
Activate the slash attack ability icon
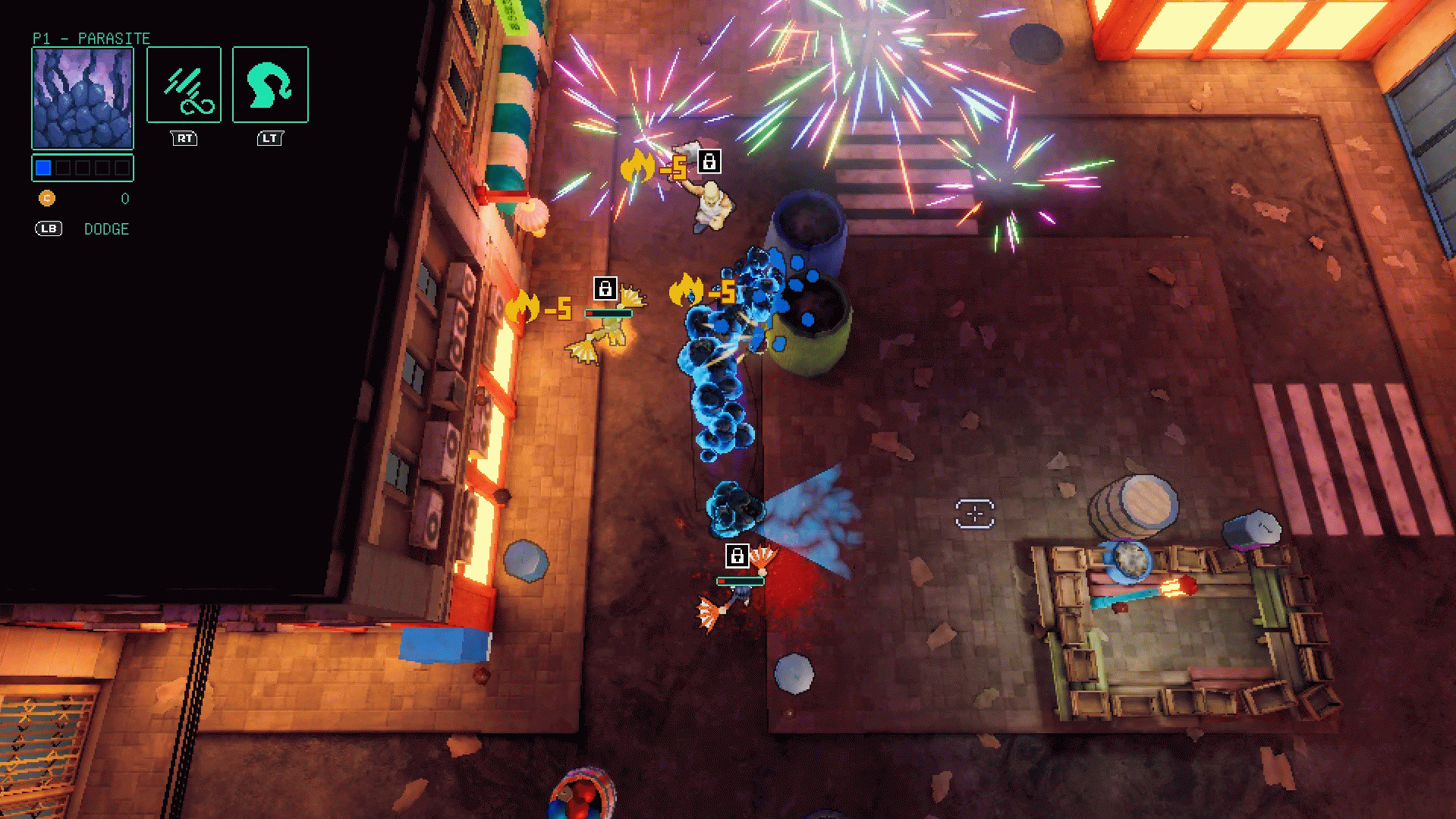184,85
